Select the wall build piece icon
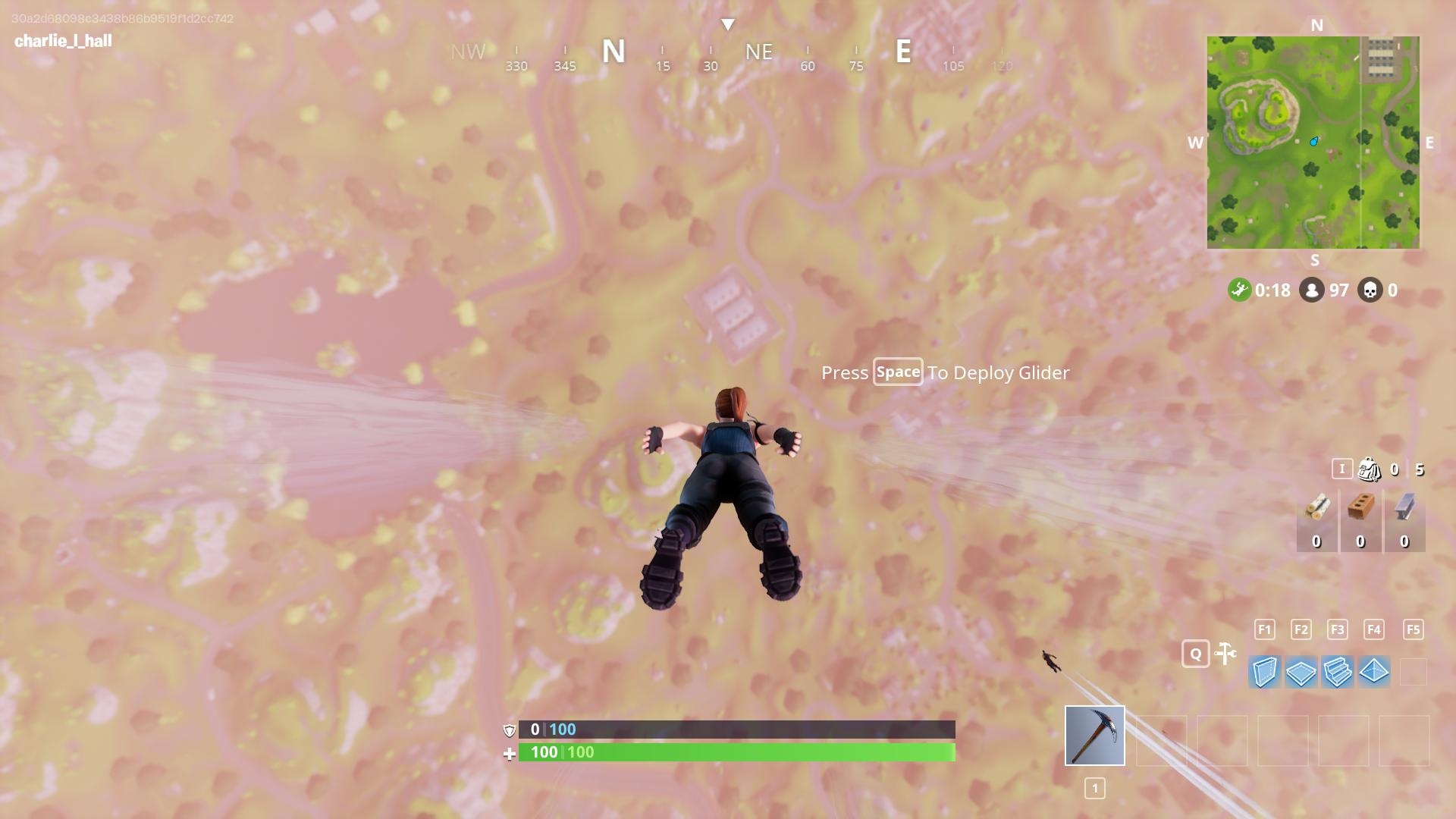Image resolution: width=1456 pixels, height=819 pixels. point(1263,672)
